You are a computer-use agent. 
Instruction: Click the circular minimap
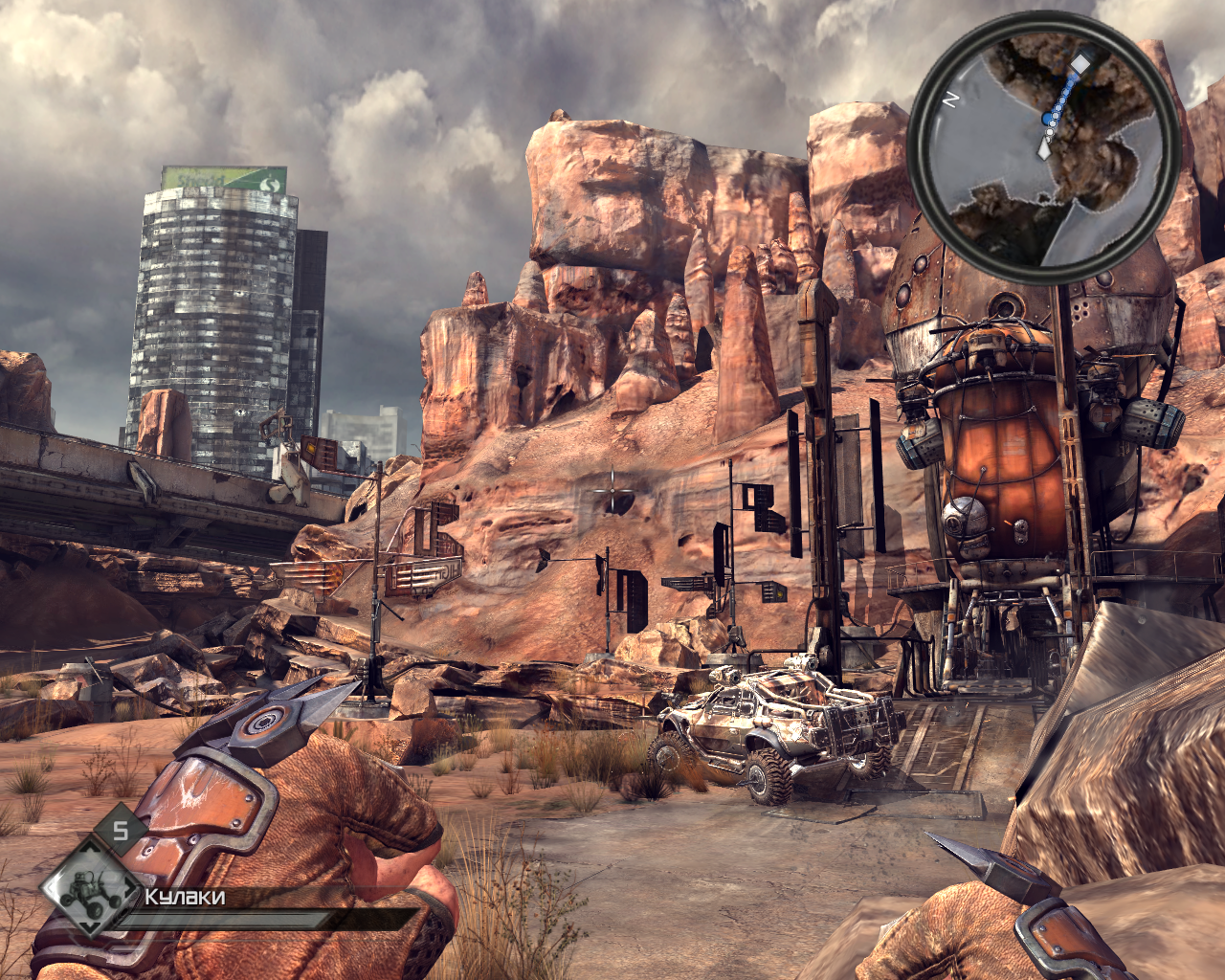point(1043,148)
